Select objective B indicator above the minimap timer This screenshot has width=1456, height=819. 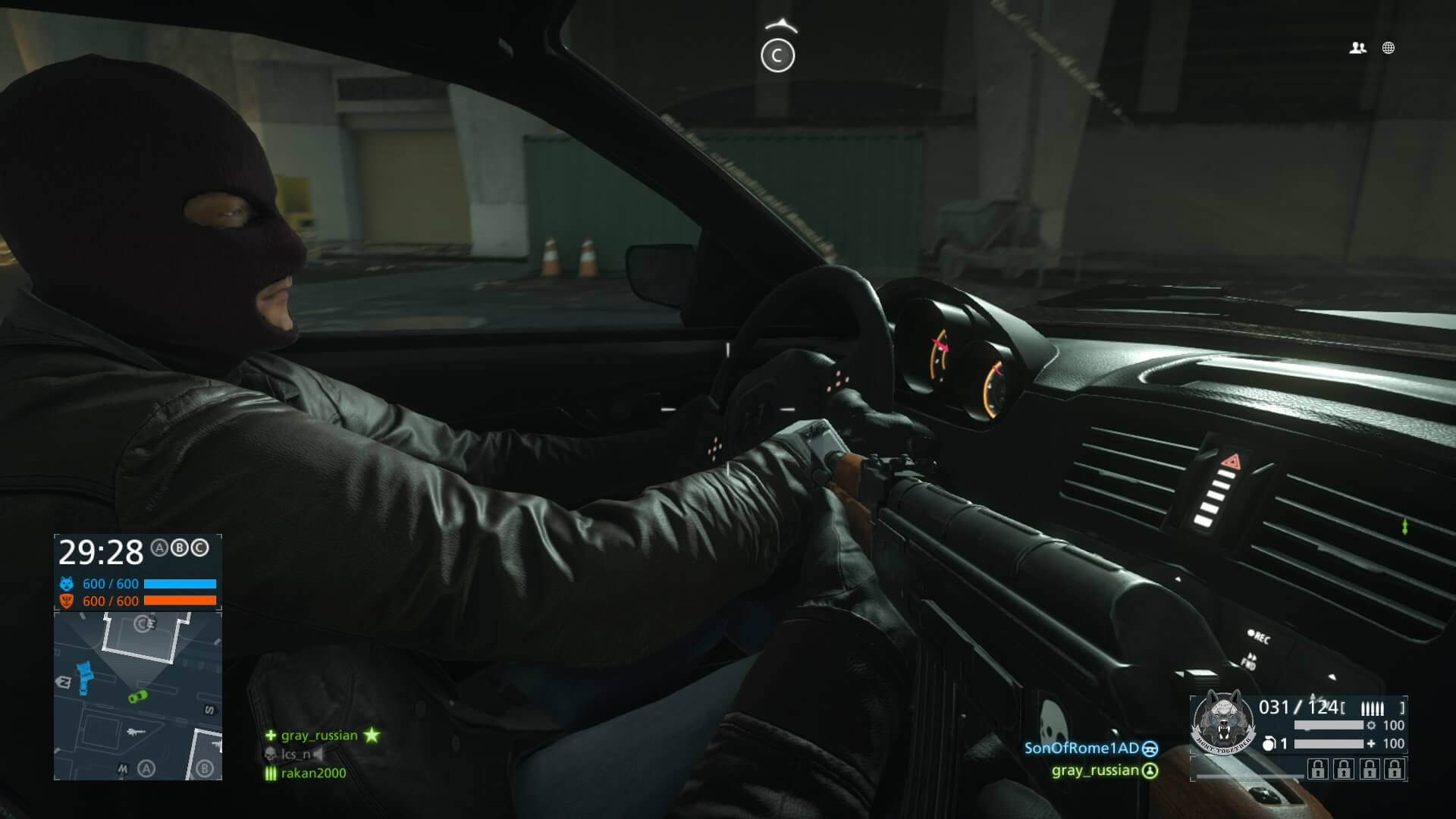pos(179,548)
